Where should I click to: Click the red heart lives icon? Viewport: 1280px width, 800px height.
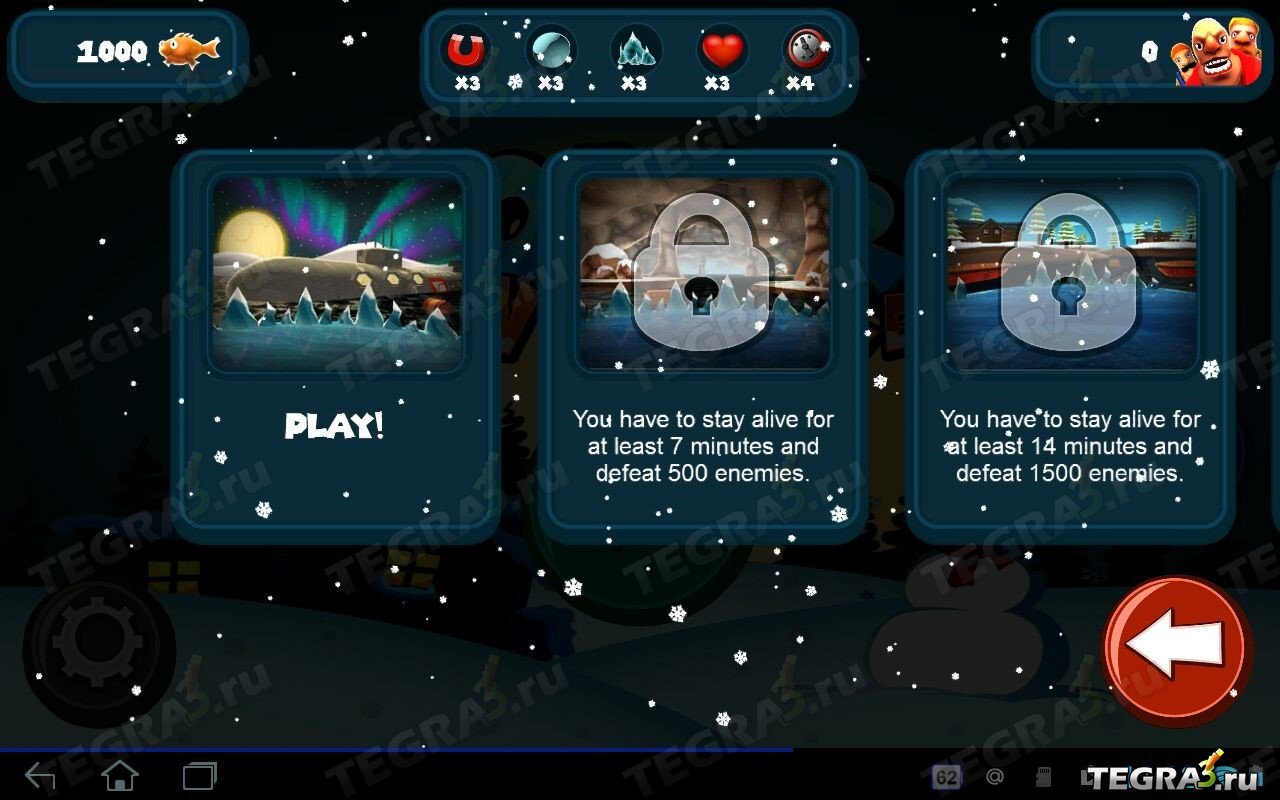(721, 49)
